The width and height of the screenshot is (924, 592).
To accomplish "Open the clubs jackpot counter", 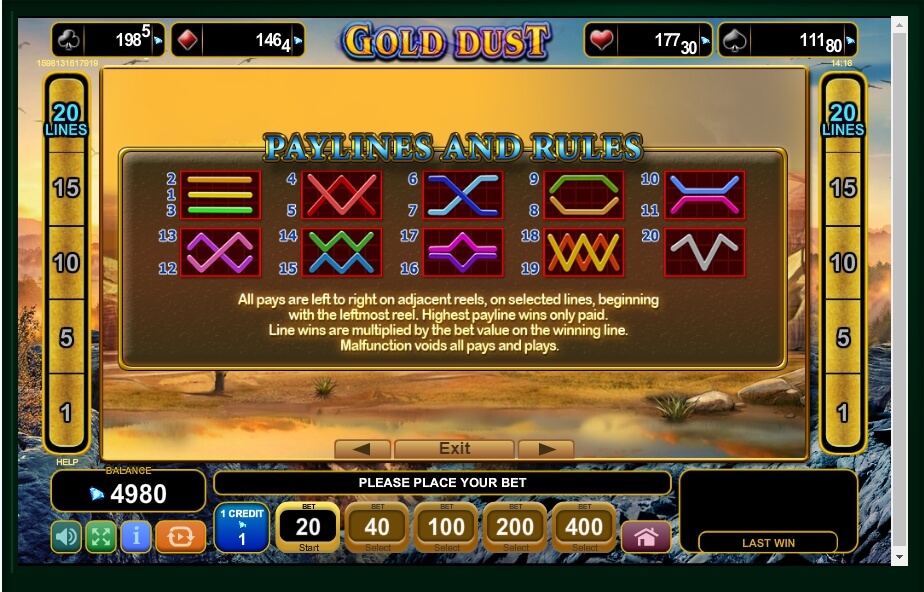I will coord(108,40).
